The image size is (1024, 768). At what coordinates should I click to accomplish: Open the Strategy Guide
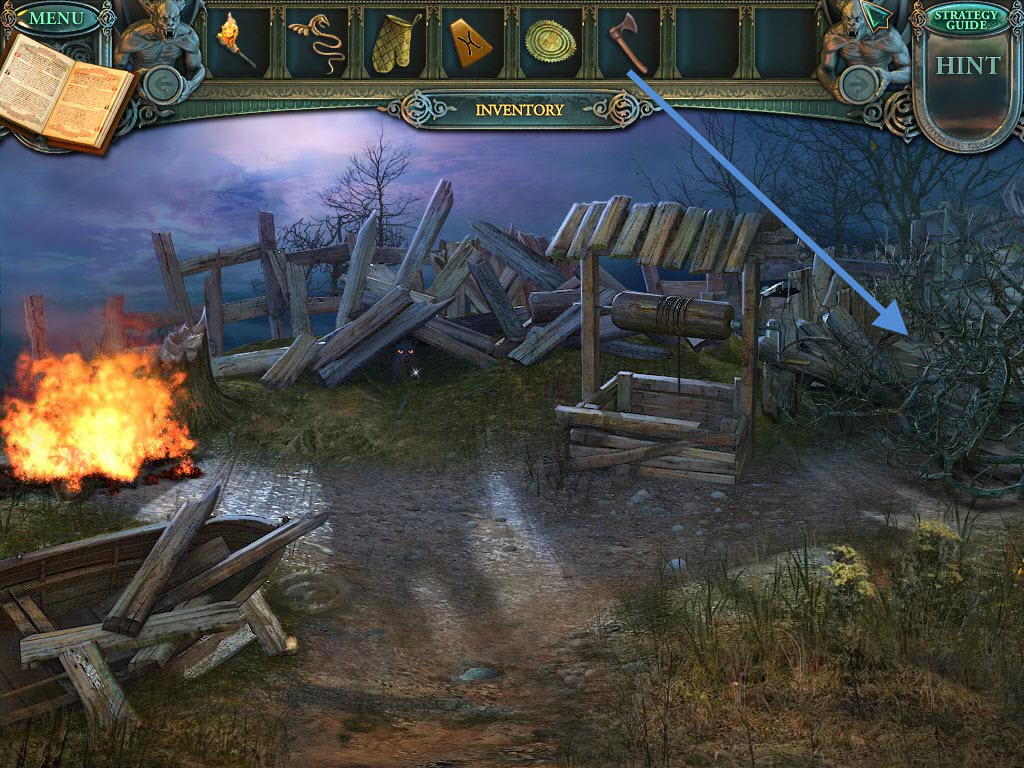coord(966,19)
